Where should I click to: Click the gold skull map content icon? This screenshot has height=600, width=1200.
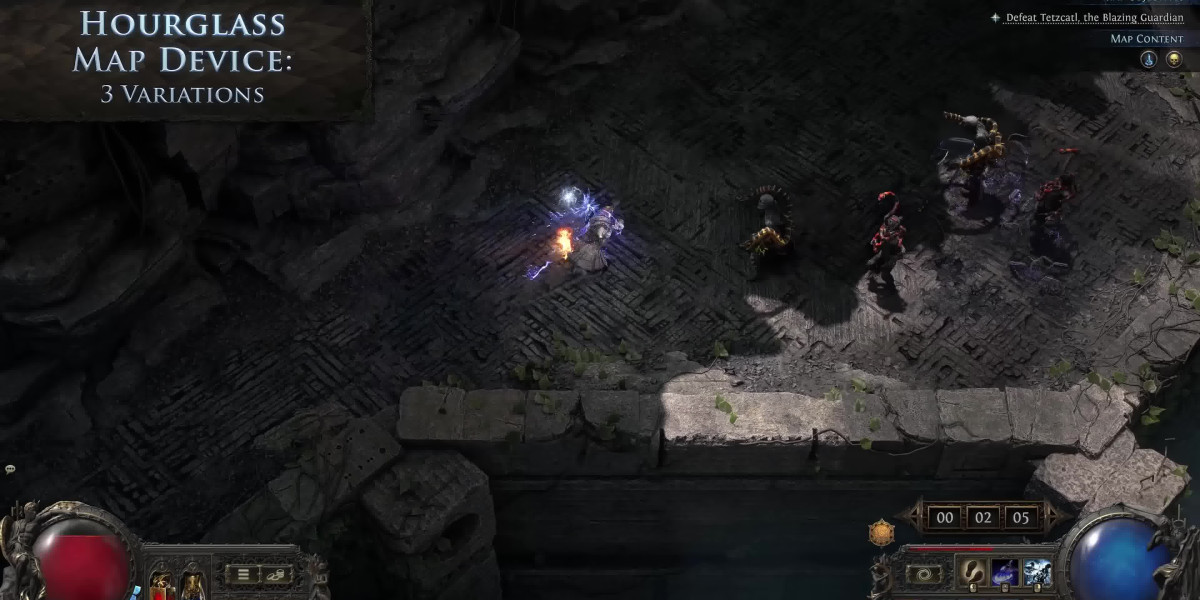(x=1174, y=59)
